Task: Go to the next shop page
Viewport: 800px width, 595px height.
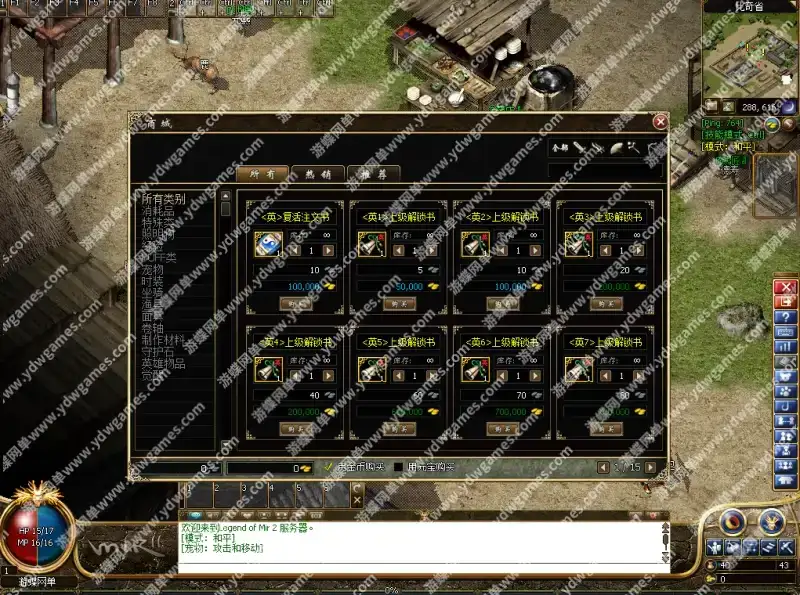Action: pos(650,467)
